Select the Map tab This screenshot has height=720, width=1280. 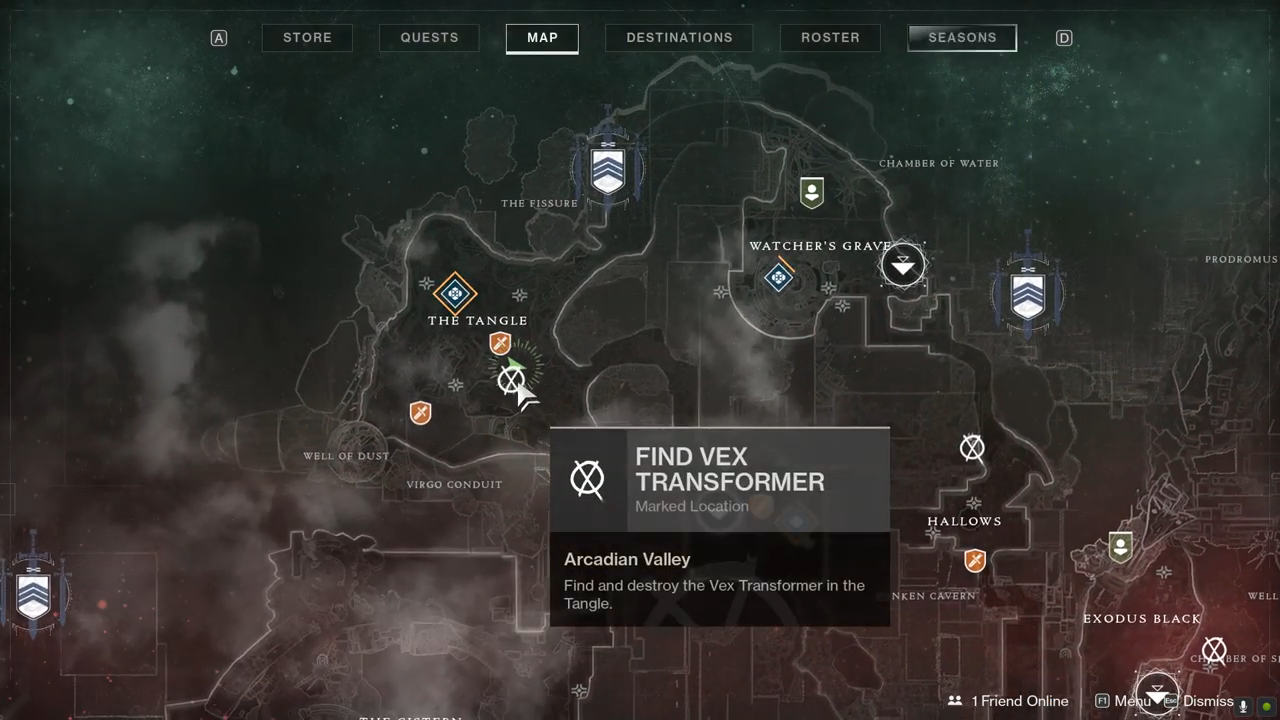click(542, 38)
